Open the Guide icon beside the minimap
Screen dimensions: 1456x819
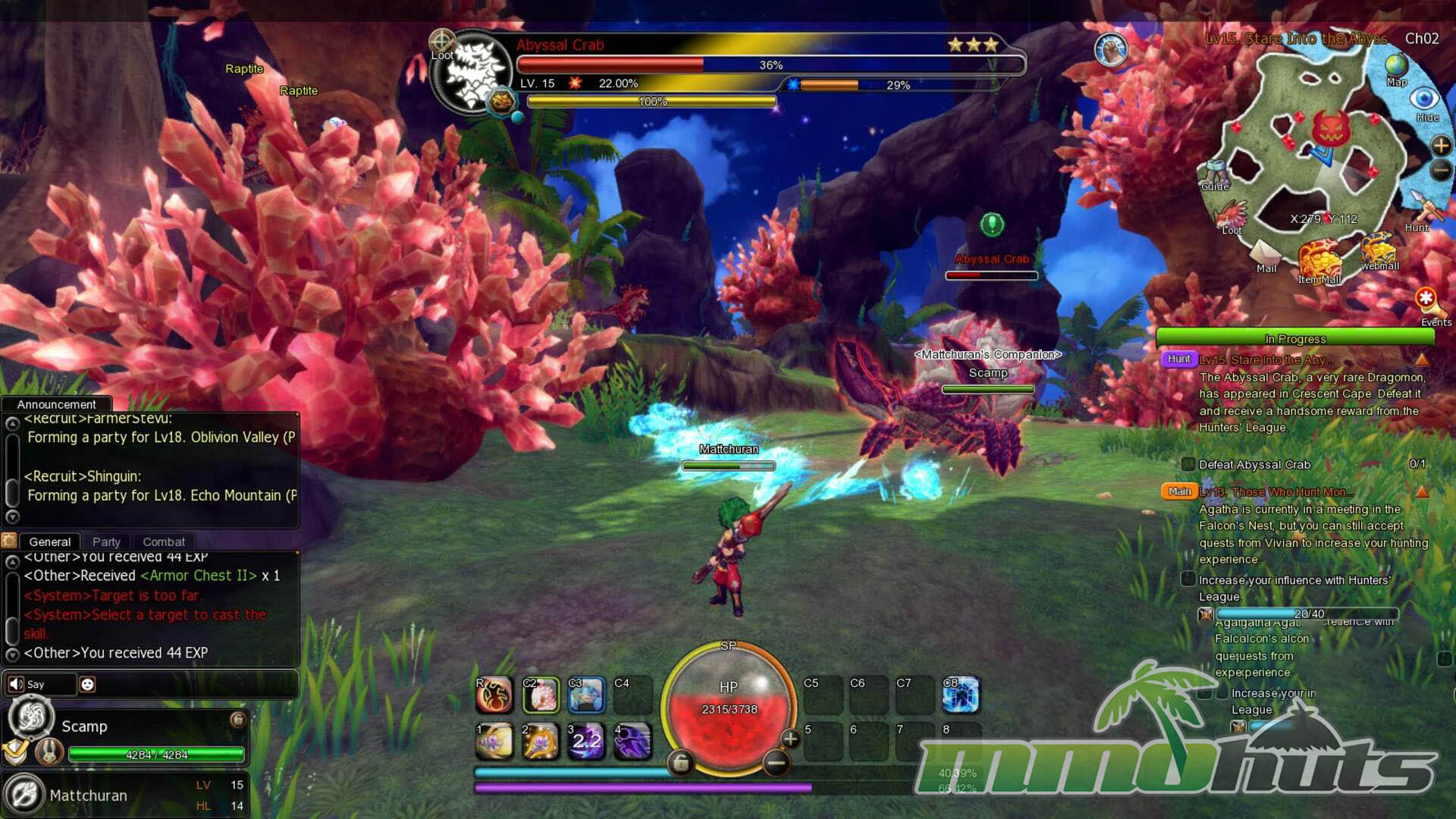1215,174
